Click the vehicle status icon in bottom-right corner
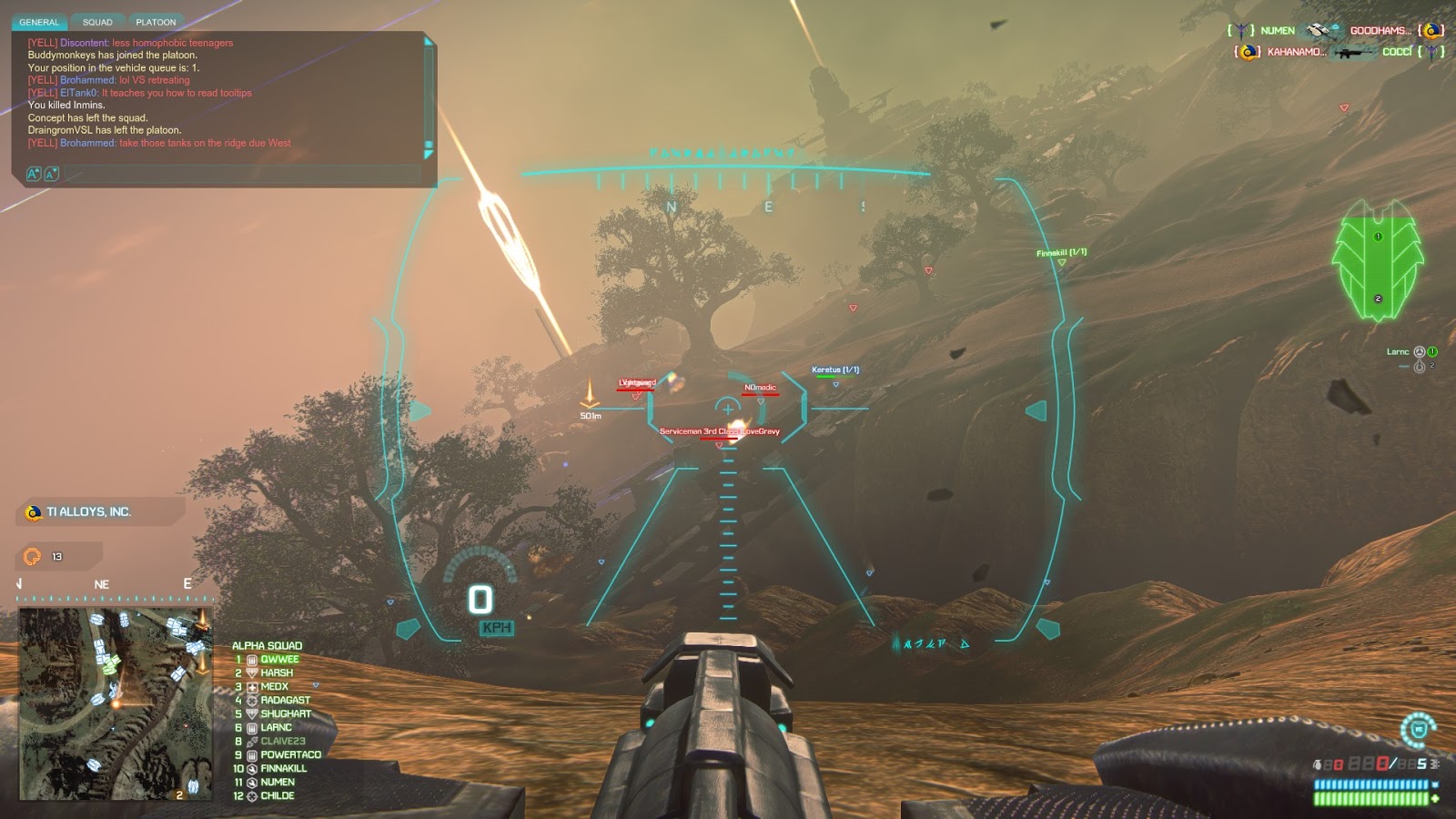The image size is (1456, 819). 1417,730
